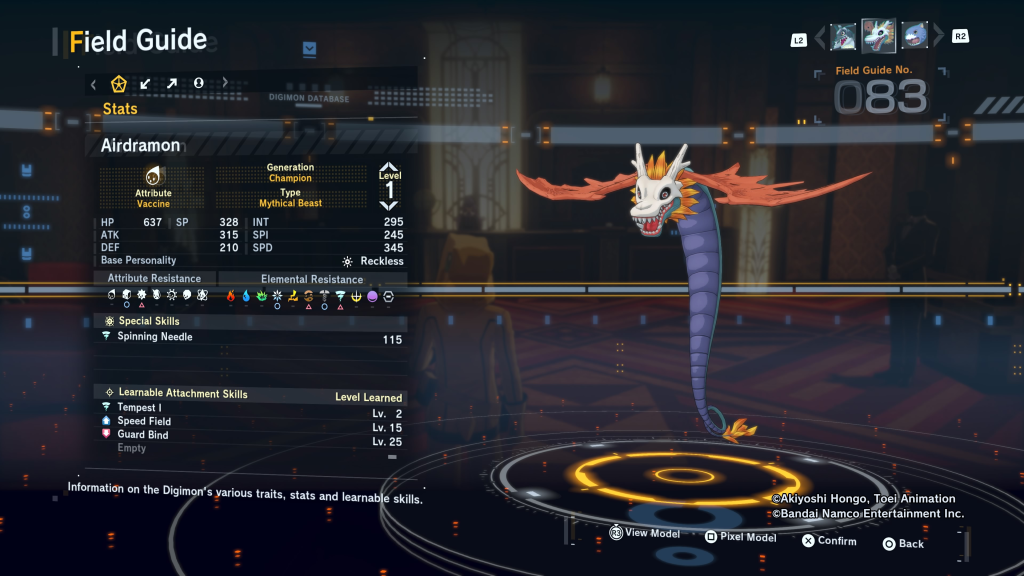Show the profile silhouette tab
This screenshot has width=1024, height=576.
point(198,84)
